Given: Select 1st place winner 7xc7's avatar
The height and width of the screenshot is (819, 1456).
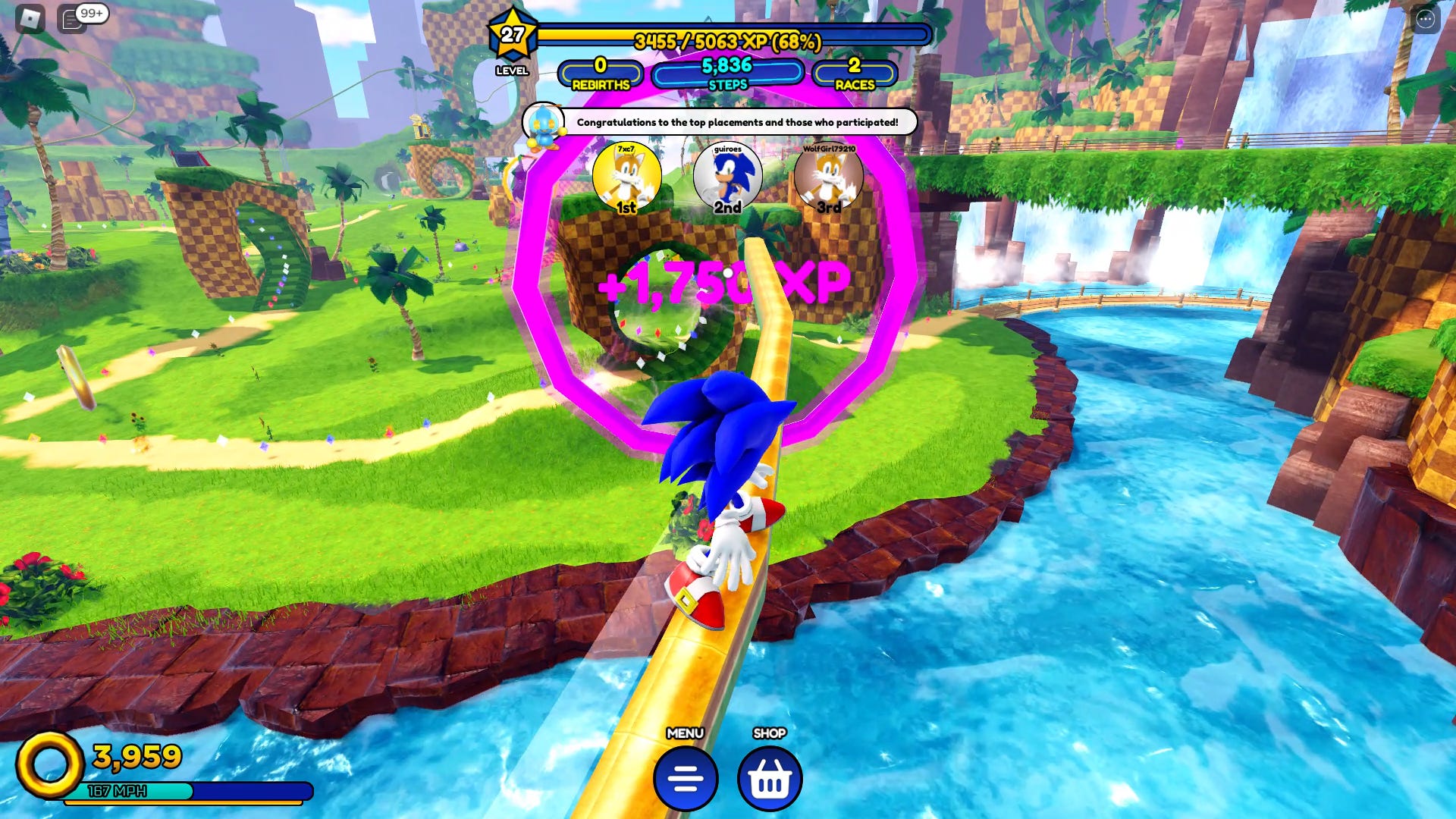Looking at the screenshot, I should pos(626,177).
